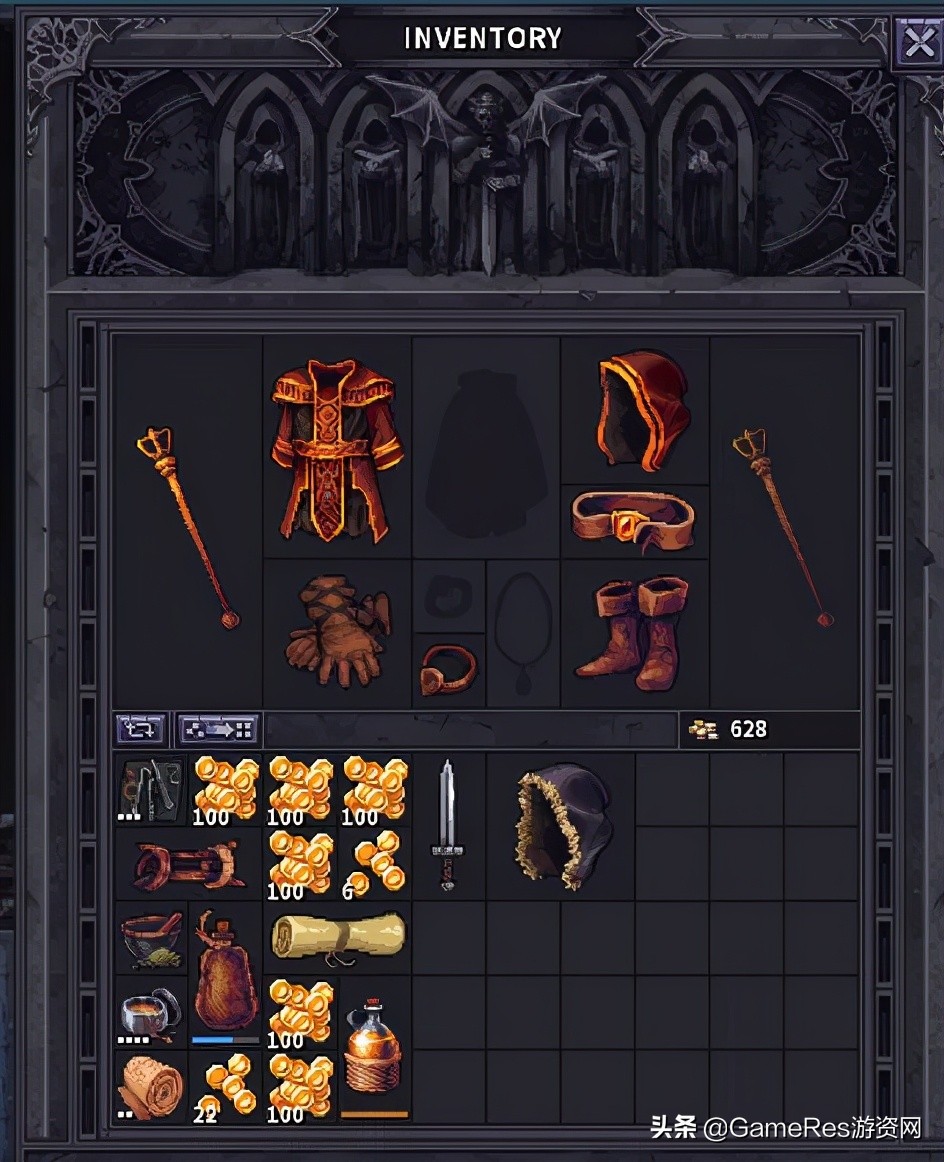Select the steel sword in the bag
This screenshot has height=1162, width=944.
tap(447, 825)
